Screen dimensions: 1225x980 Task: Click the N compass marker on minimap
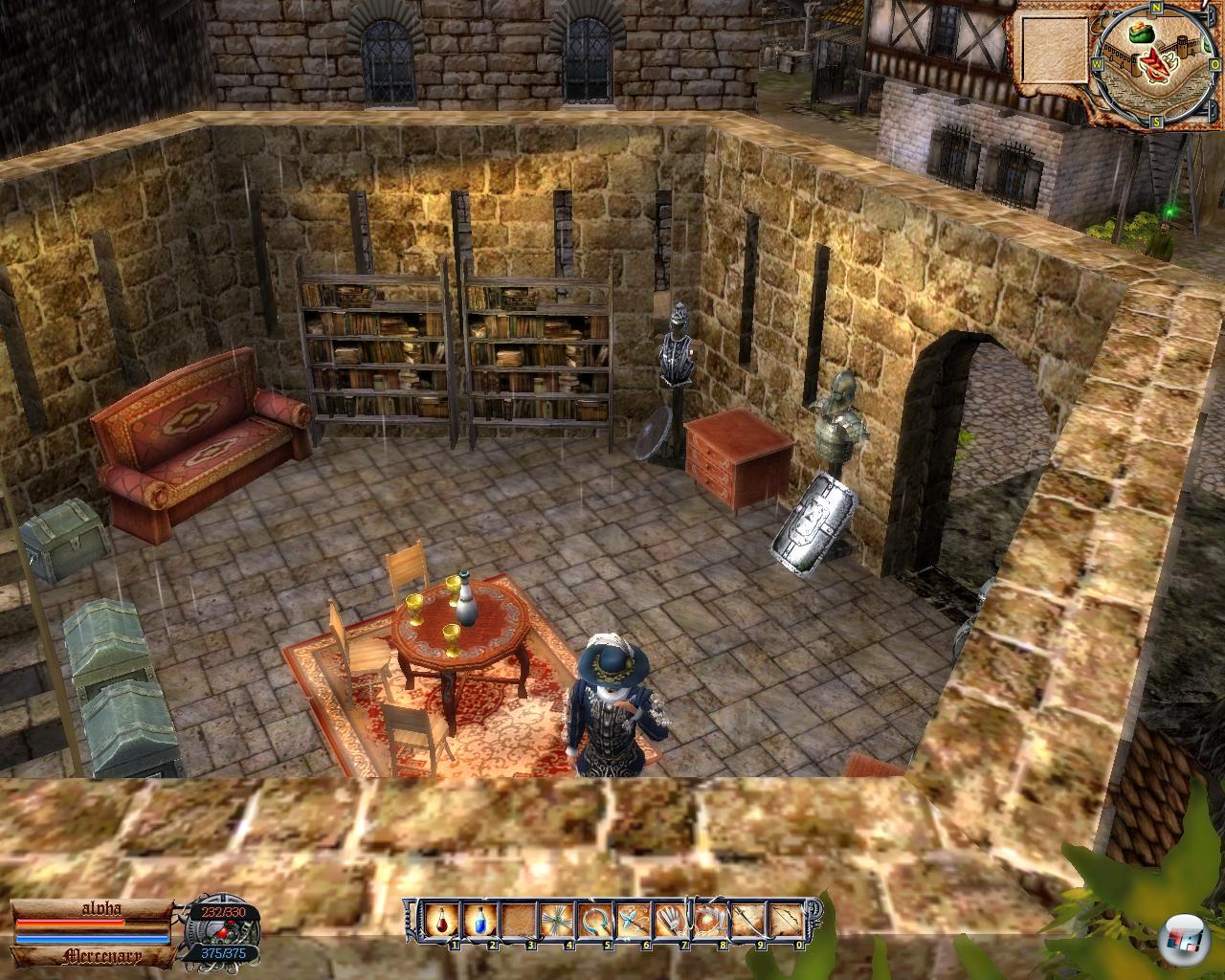1156,8
